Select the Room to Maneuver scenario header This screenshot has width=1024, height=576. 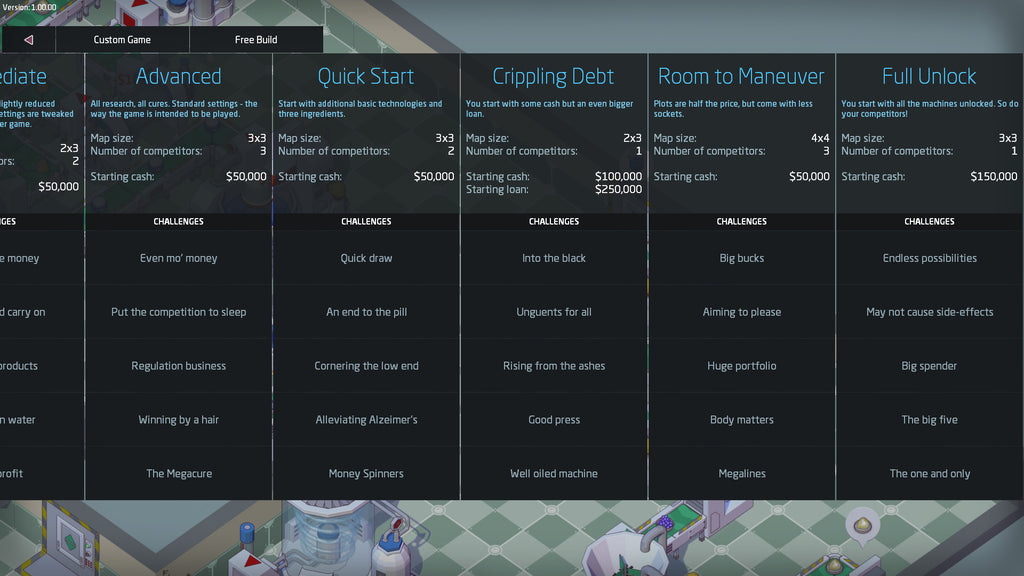pyautogui.click(x=741, y=76)
